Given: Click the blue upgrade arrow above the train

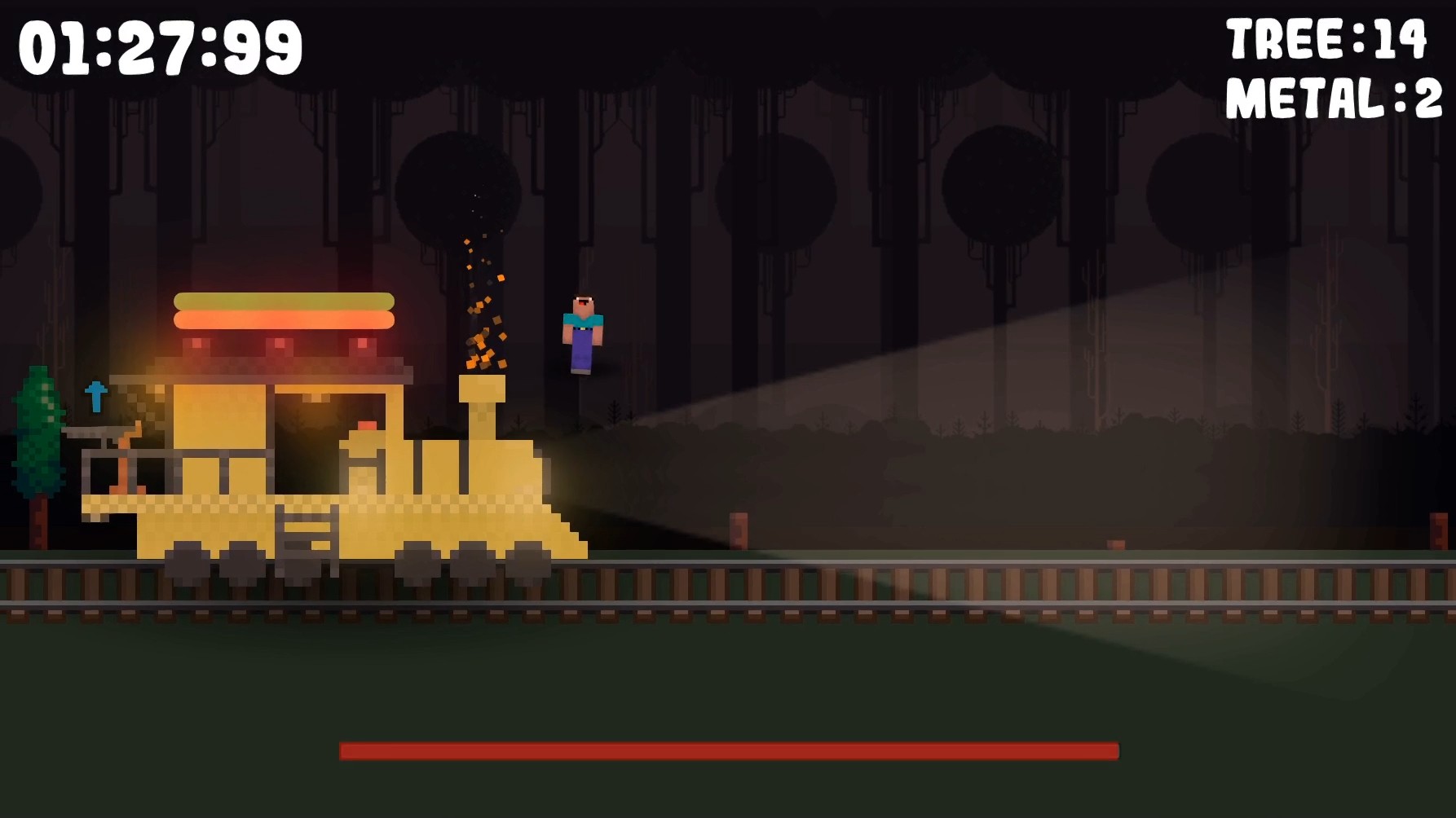Looking at the screenshot, I should click(95, 398).
